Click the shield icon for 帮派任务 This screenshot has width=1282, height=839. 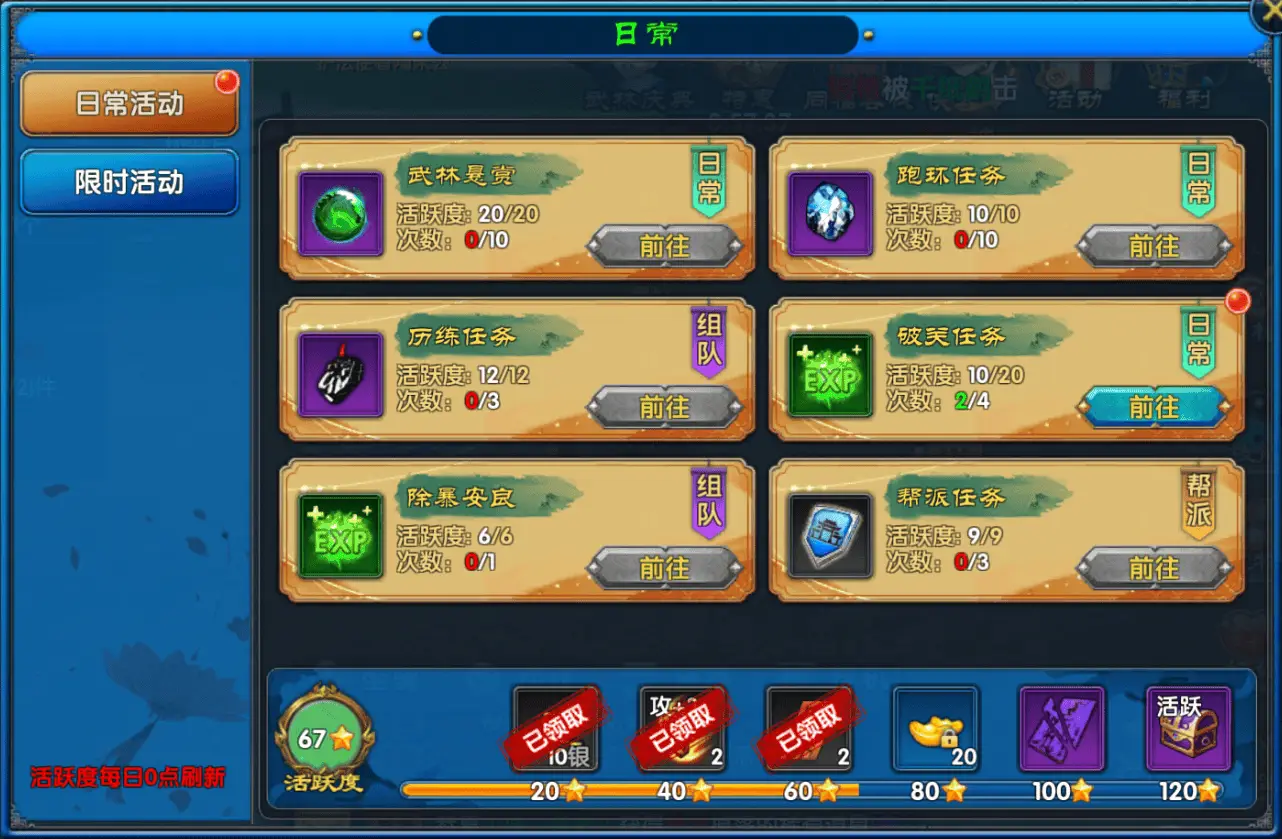828,535
